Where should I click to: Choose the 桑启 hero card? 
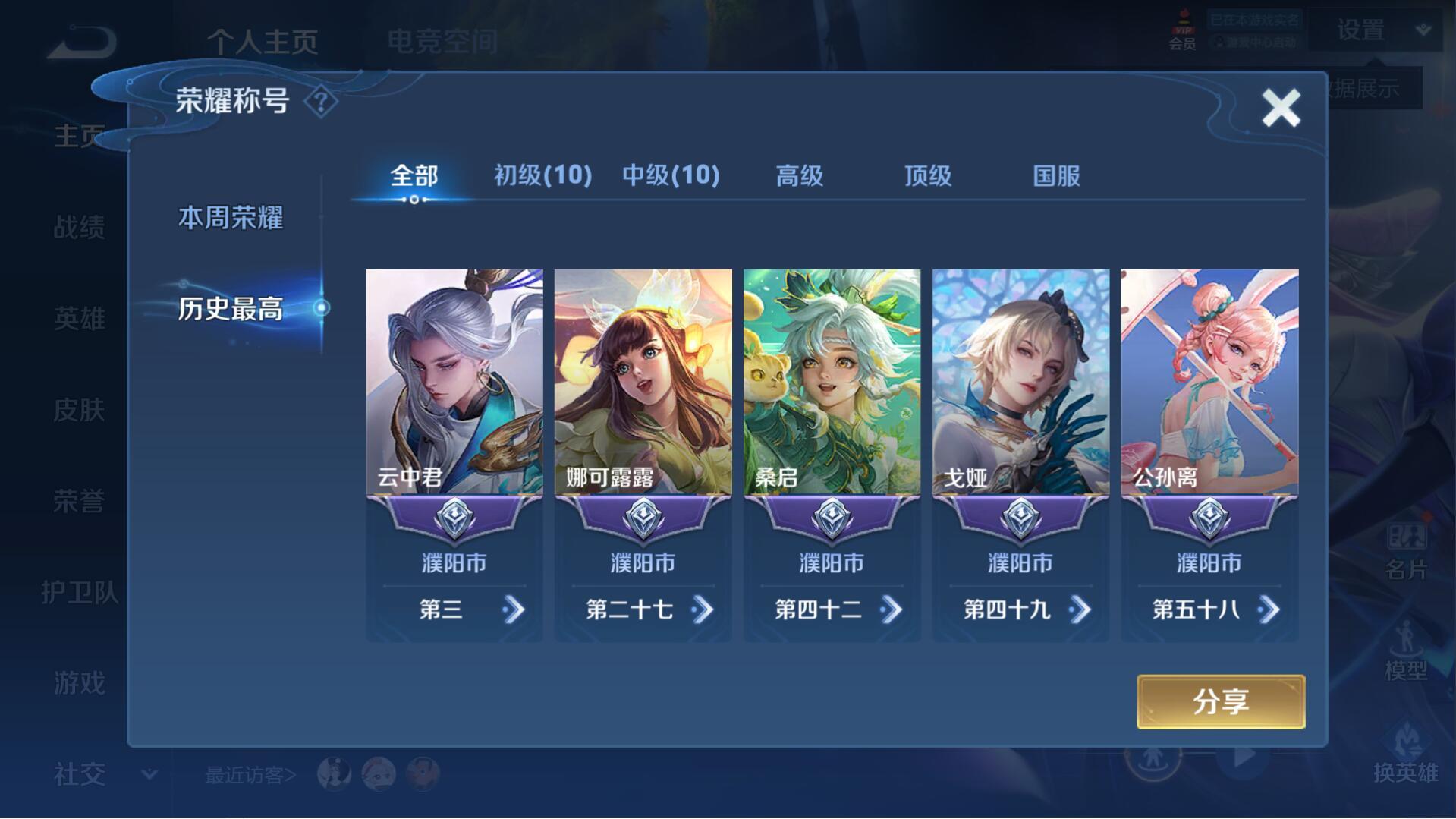point(832,382)
